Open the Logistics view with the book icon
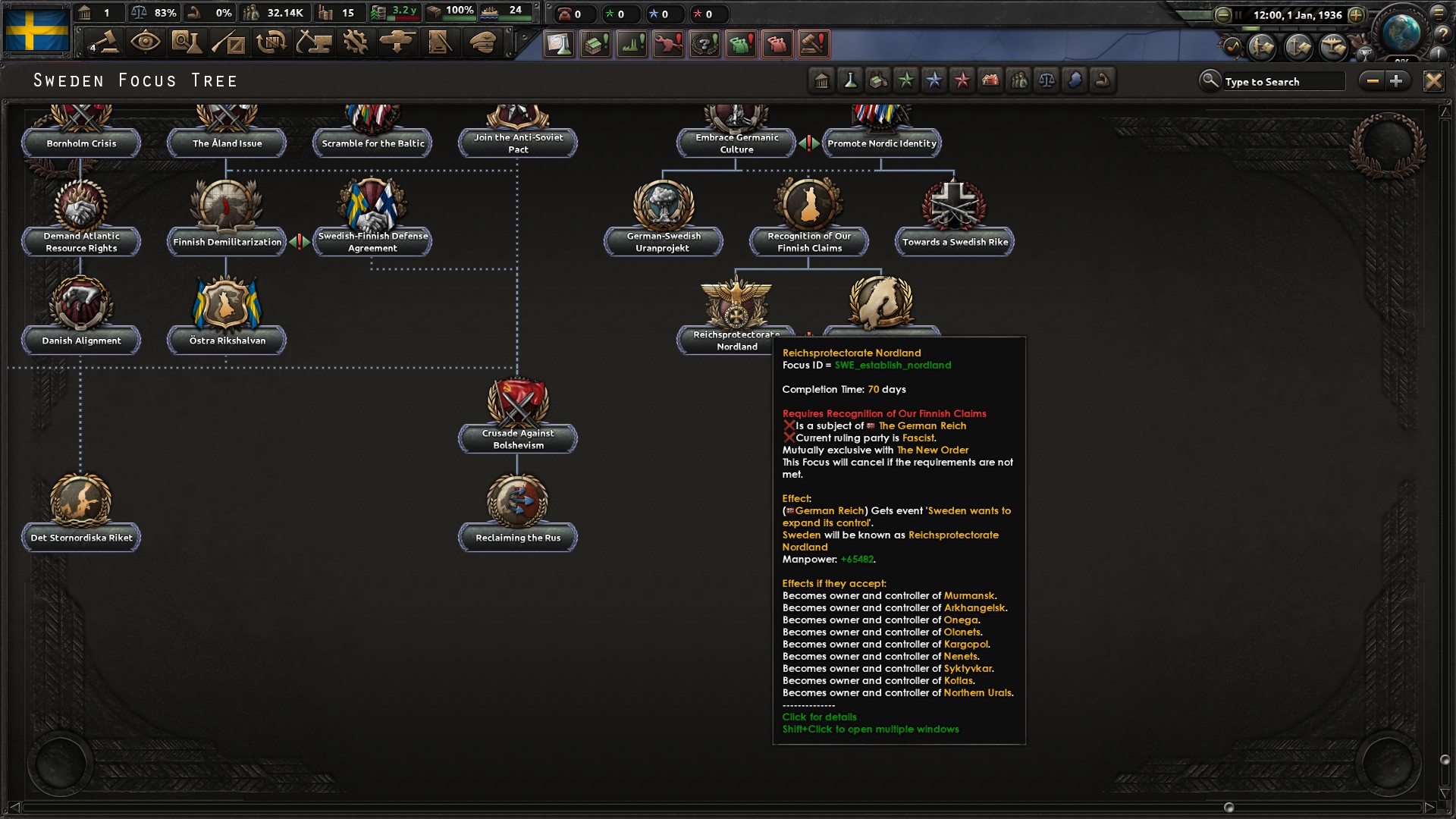The width and height of the screenshot is (1456, 819). pos(441,43)
